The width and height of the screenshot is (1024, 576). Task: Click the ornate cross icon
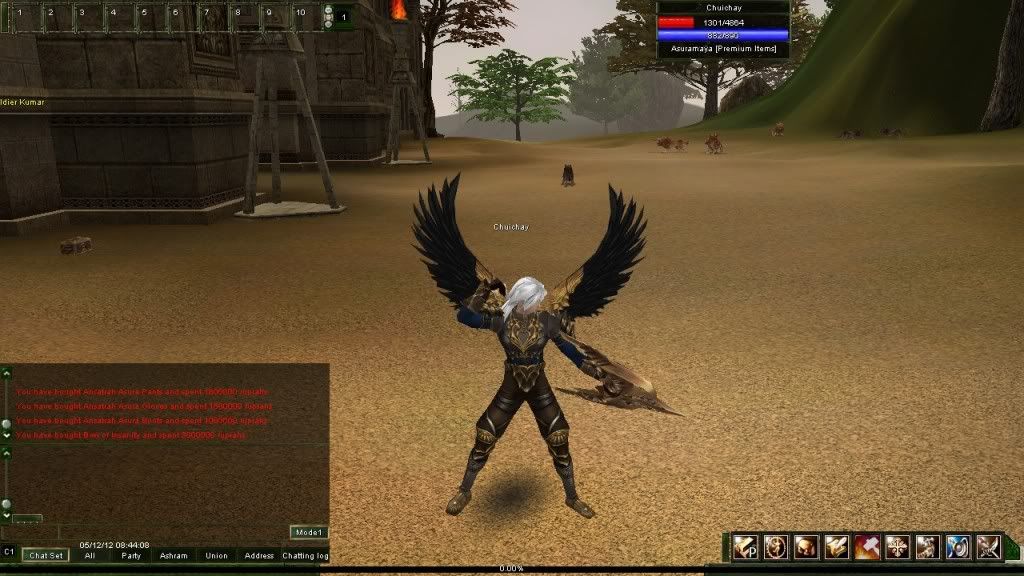point(897,547)
